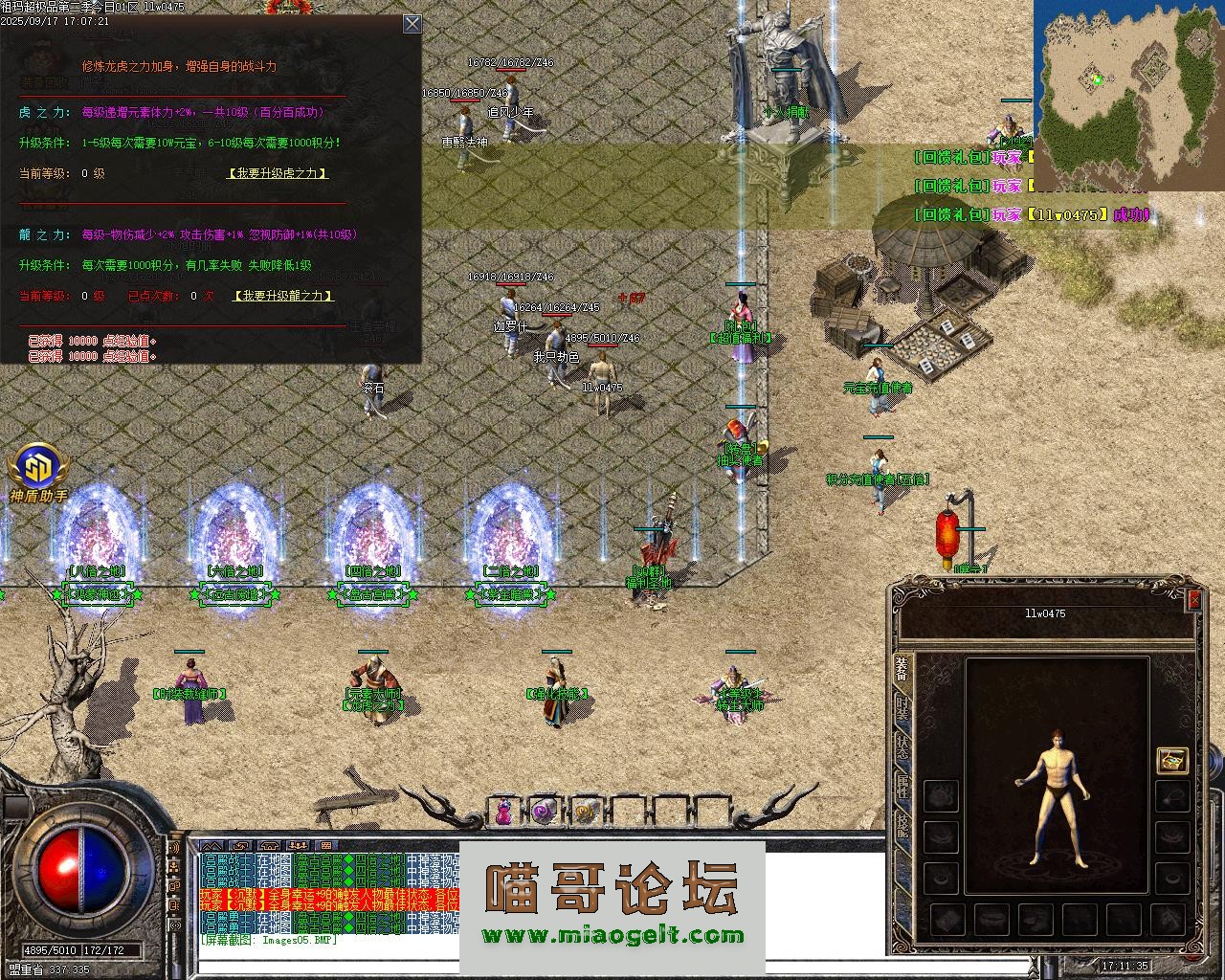Viewport: 1225px width, 980px height.
Task: Use the purple spiral scroll quickbar item
Action: click(544, 812)
